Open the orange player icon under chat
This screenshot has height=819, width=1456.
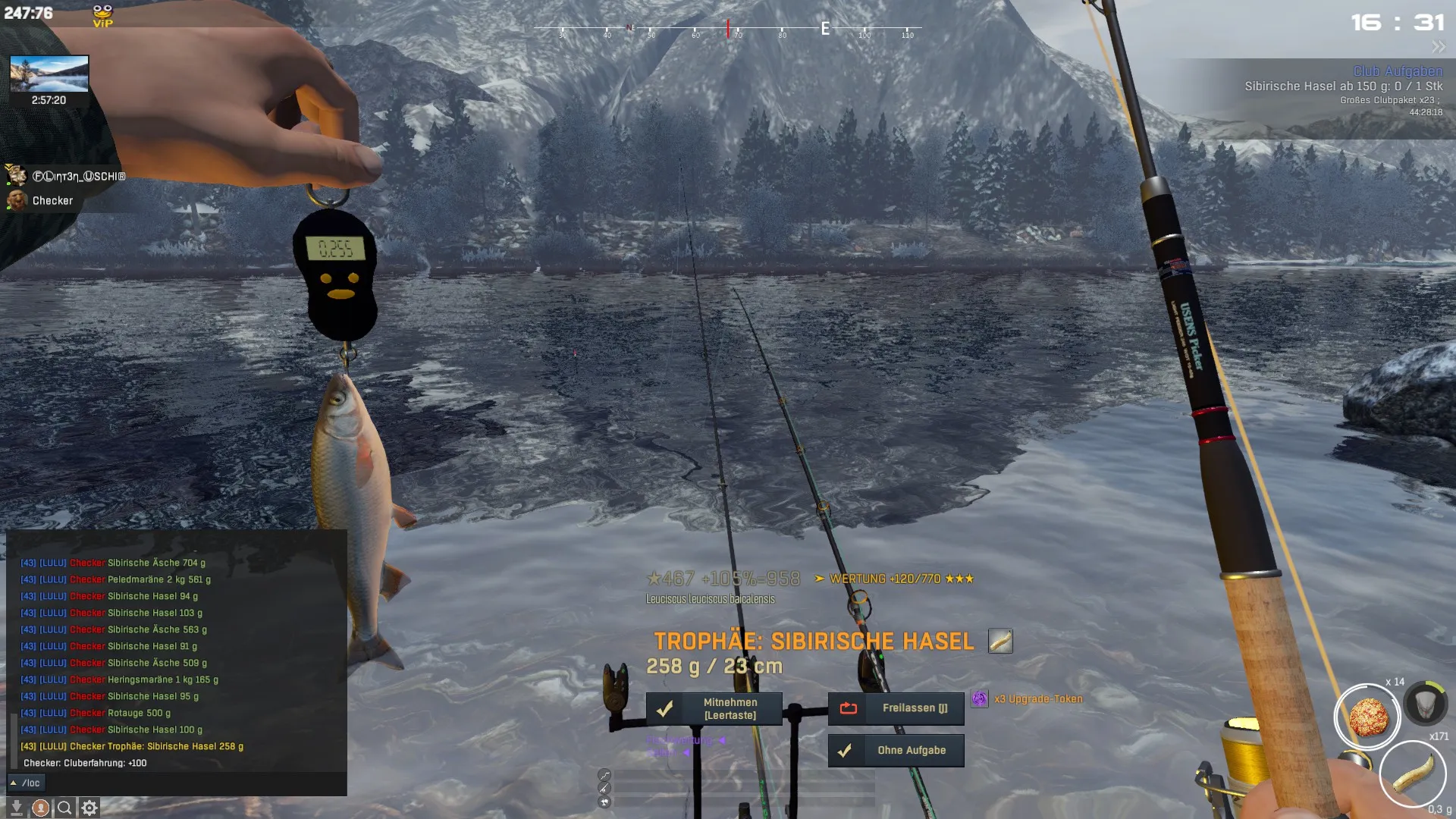41,808
